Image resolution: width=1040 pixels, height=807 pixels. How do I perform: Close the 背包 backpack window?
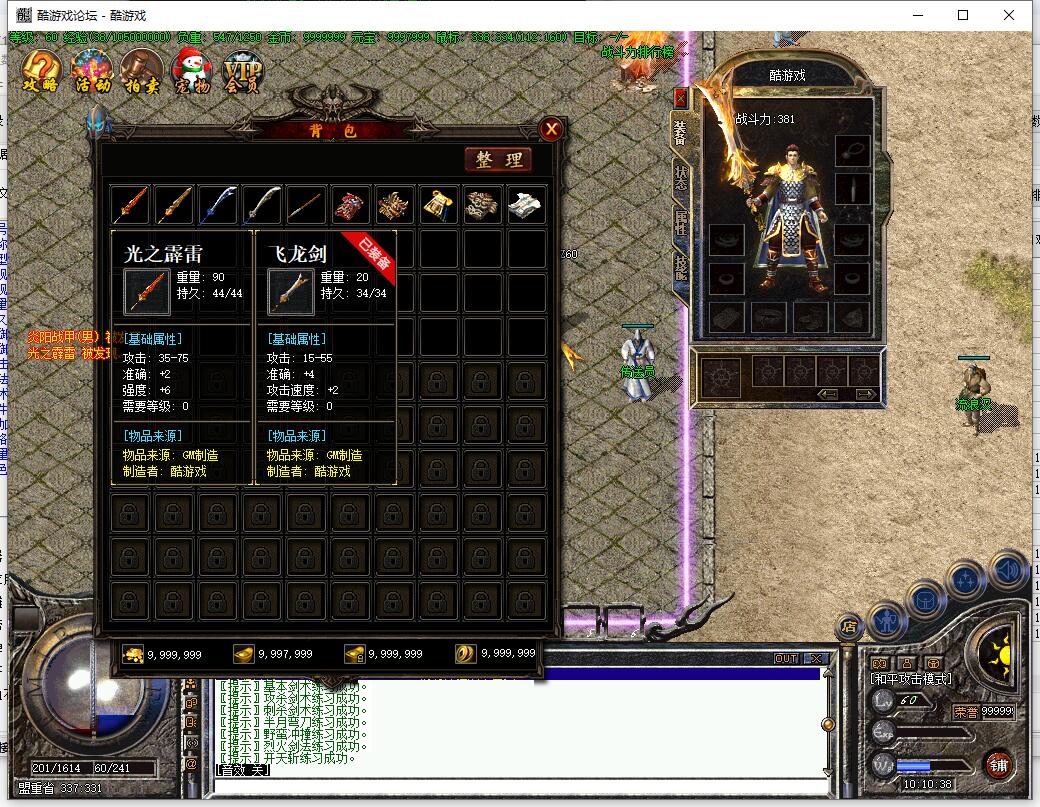click(550, 129)
